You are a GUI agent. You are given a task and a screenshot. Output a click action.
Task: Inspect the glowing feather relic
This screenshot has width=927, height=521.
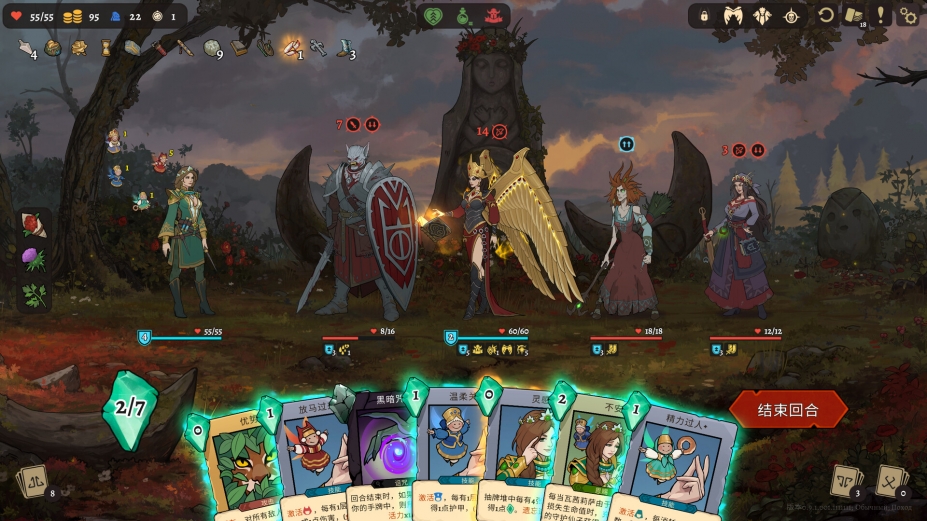point(291,46)
